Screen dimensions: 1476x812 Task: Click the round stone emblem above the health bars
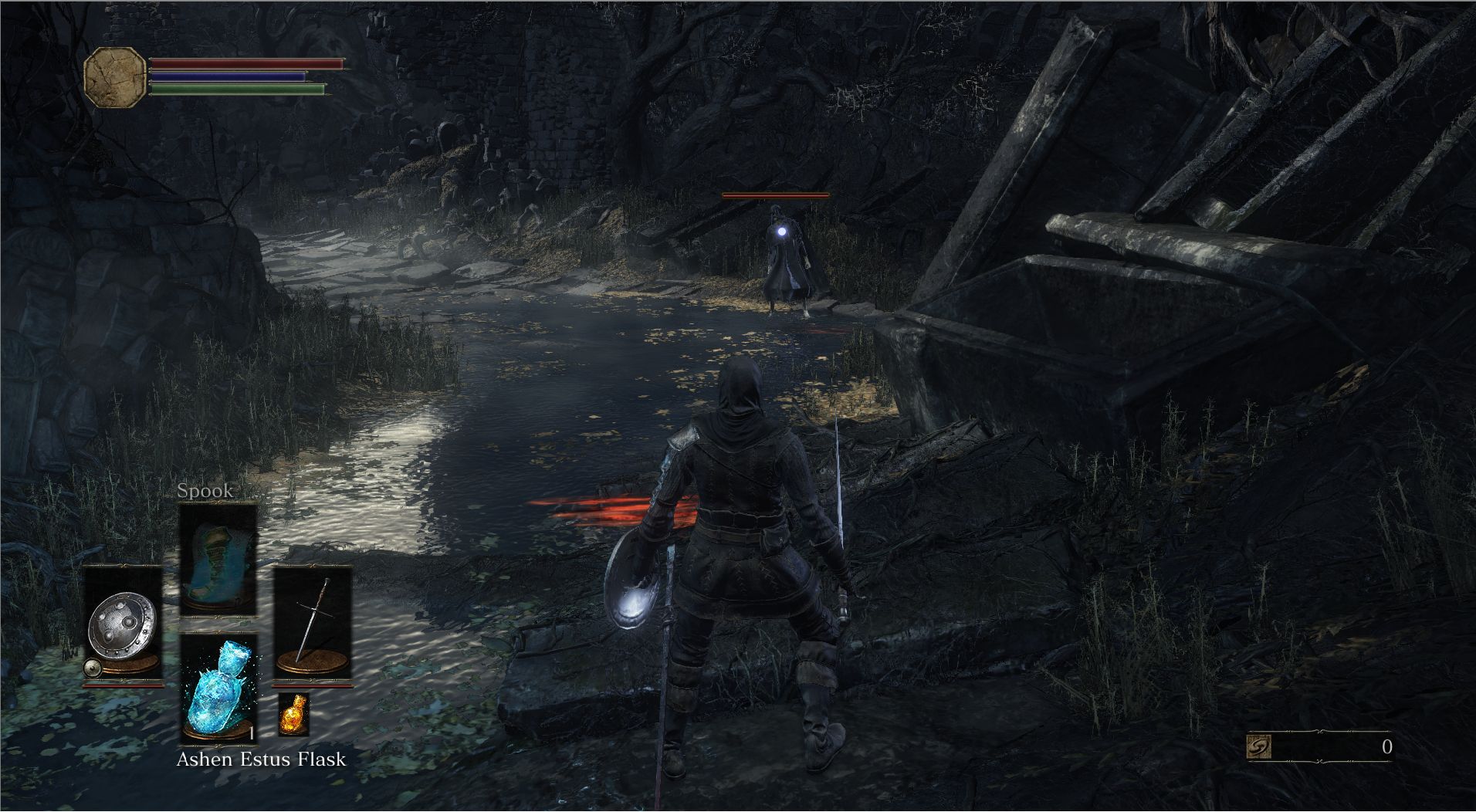tap(116, 77)
